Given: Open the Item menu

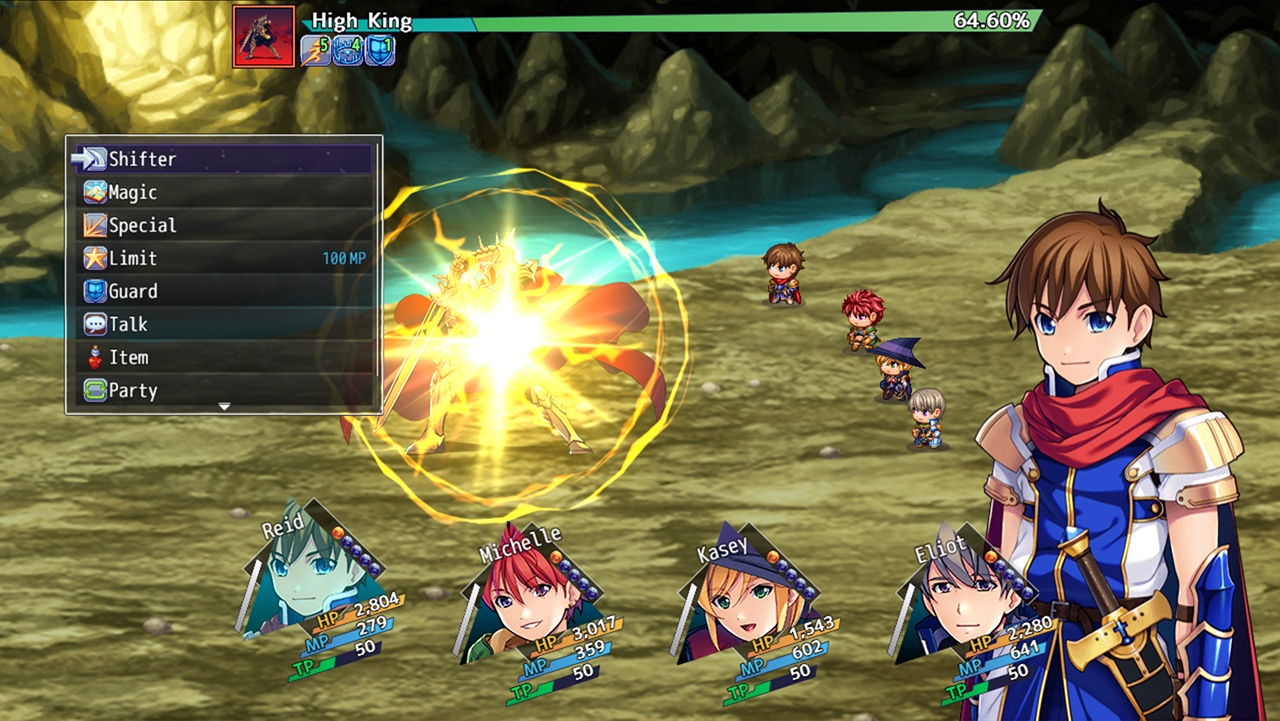Looking at the screenshot, I should tap(223, 357).
